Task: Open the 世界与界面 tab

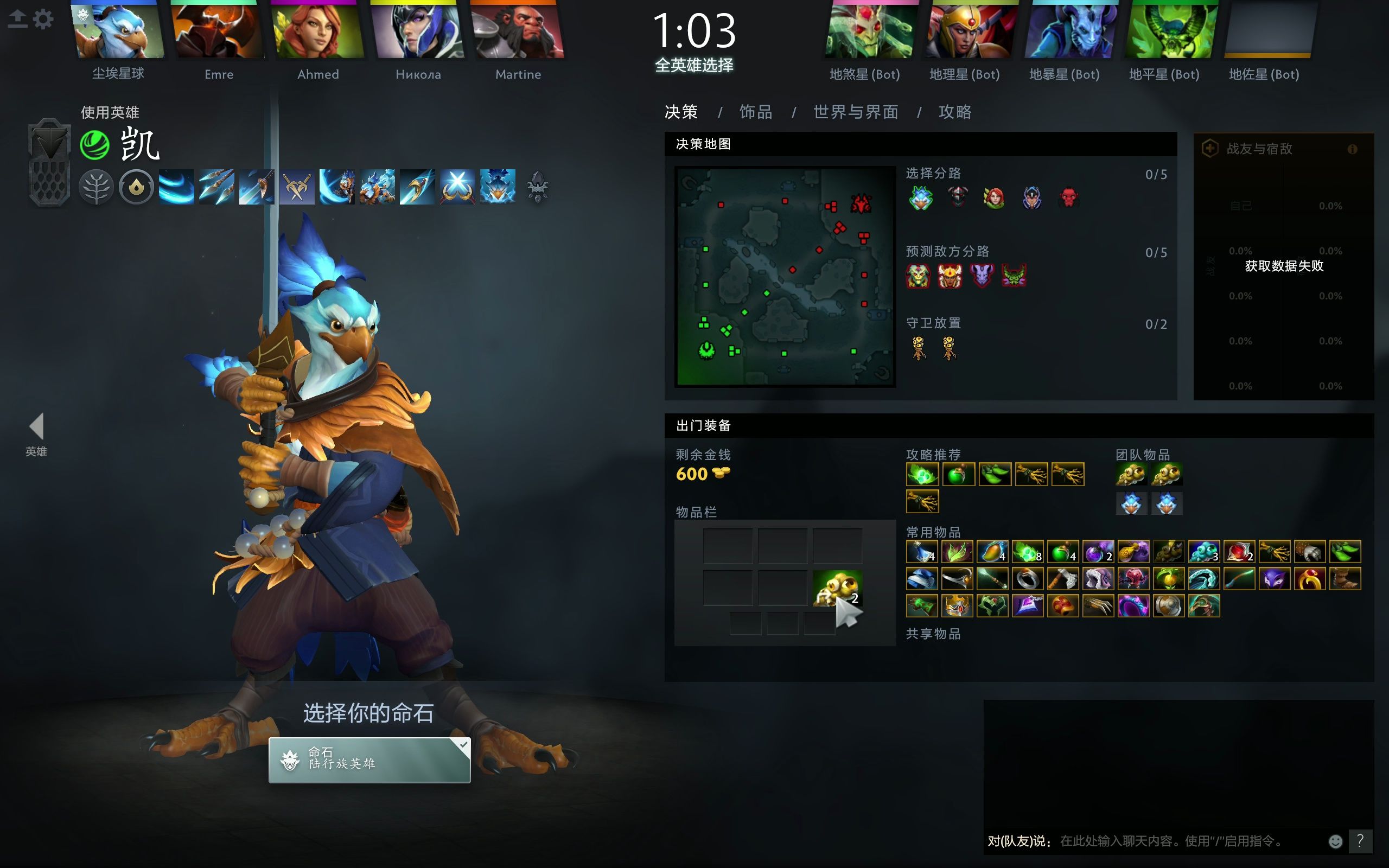Action: pos(855,112)
